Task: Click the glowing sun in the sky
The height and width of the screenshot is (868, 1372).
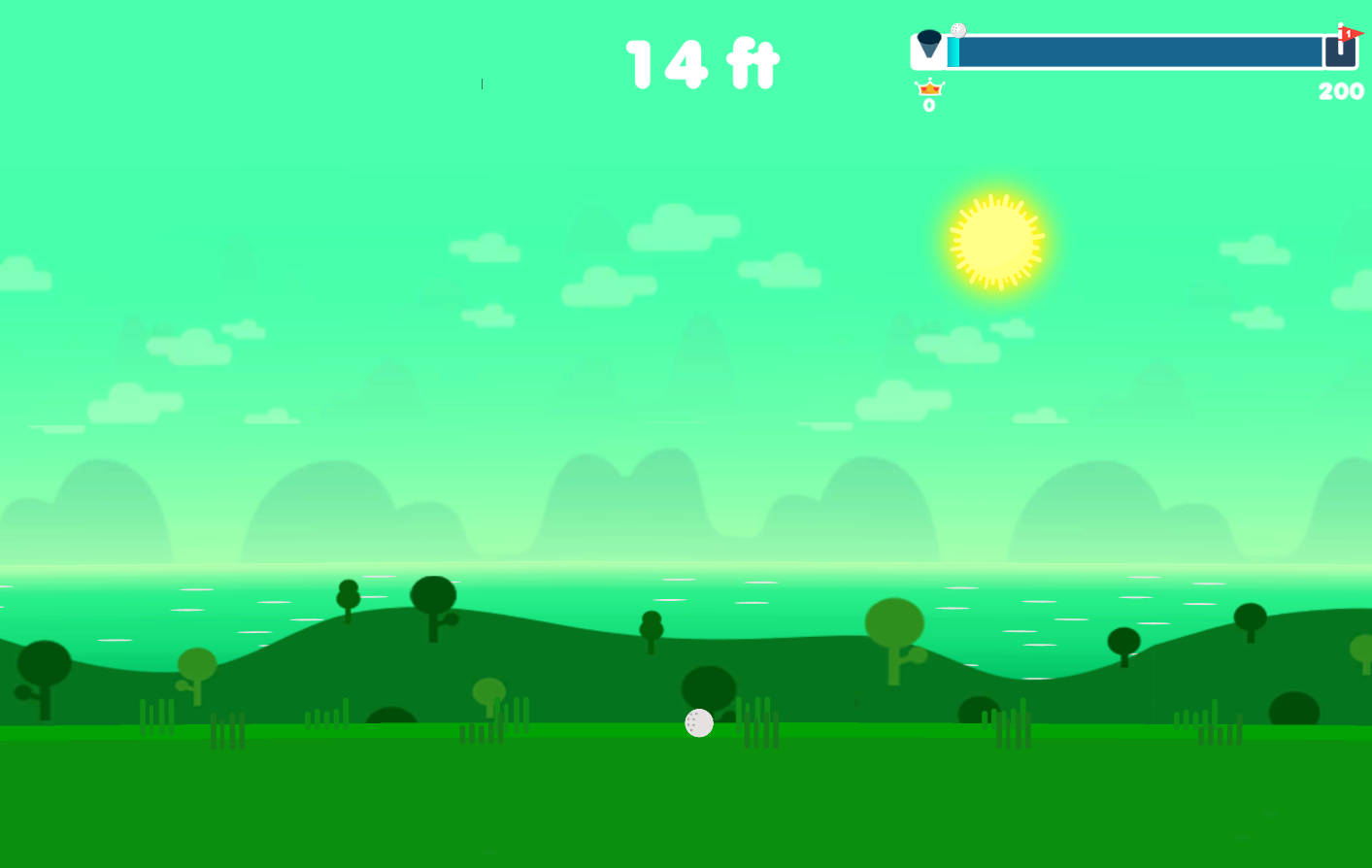Action: click(x=996, y=240)
